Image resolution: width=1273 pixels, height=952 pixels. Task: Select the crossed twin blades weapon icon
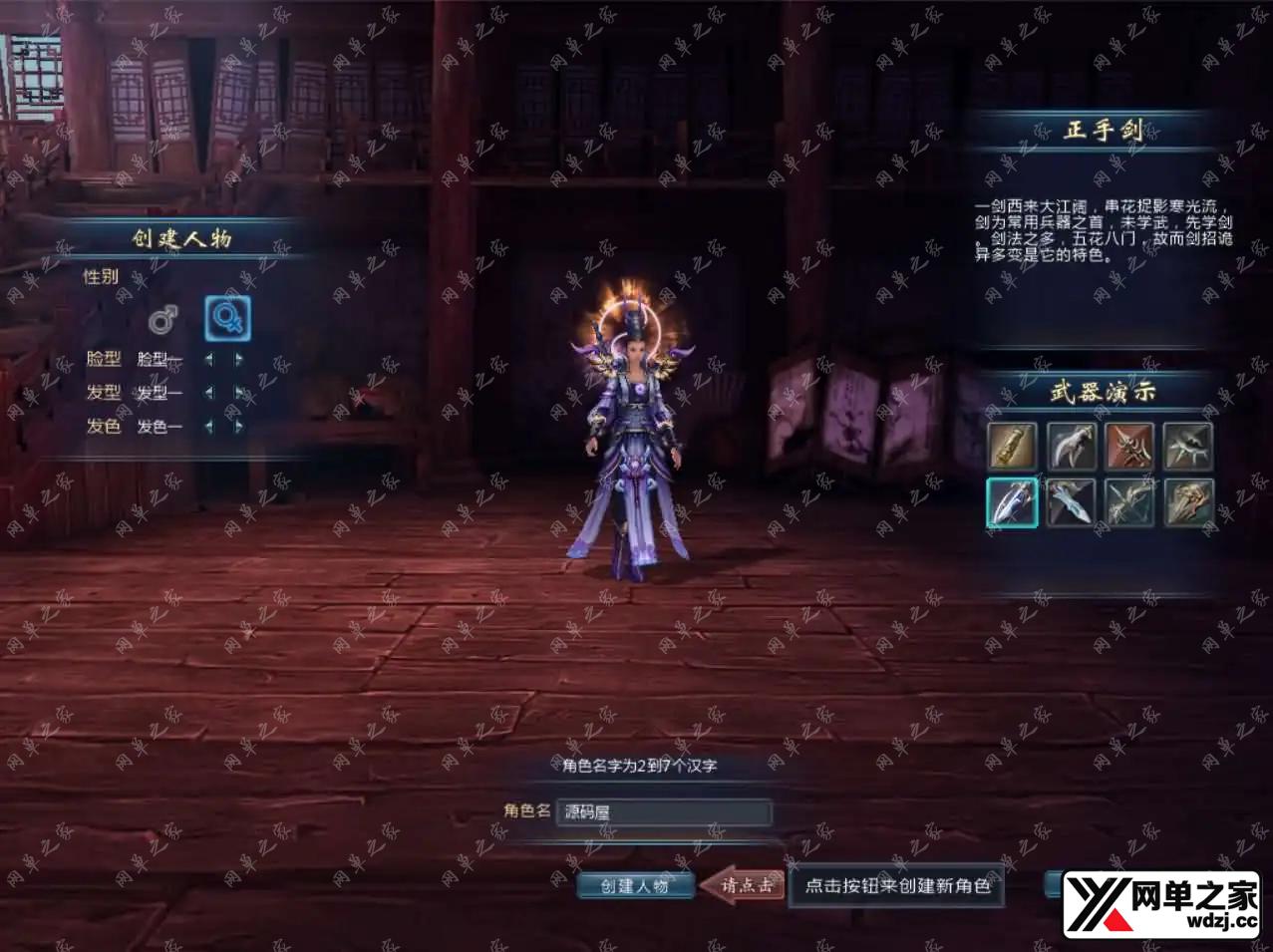pos(1129,501)
